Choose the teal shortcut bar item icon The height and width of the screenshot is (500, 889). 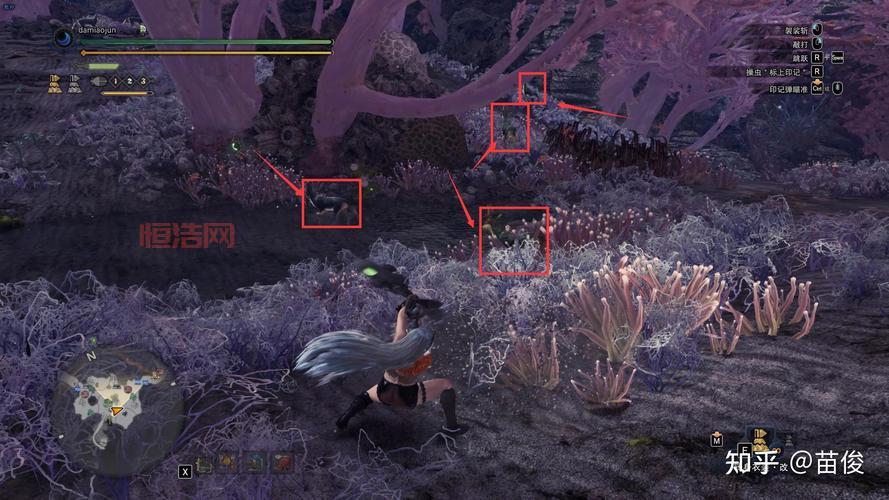255,463
